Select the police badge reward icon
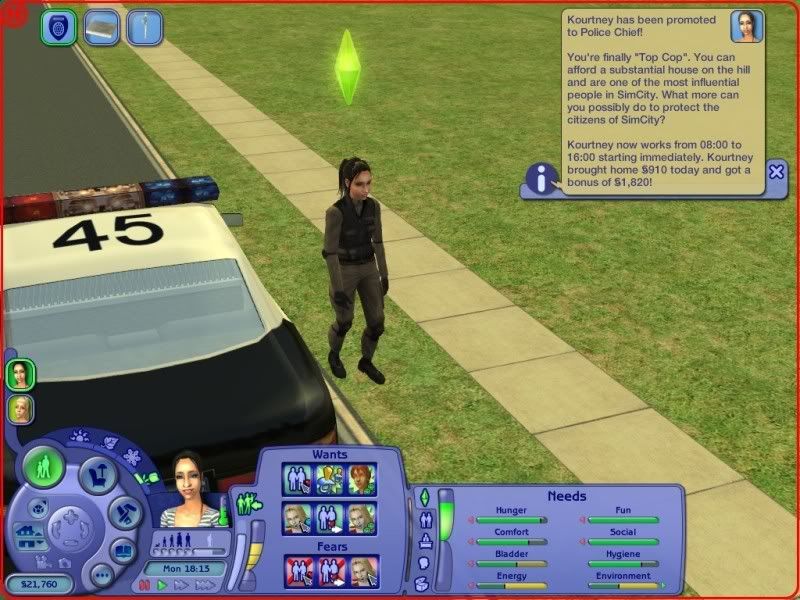Screen dimensions: 800x600 click(58, 27)
